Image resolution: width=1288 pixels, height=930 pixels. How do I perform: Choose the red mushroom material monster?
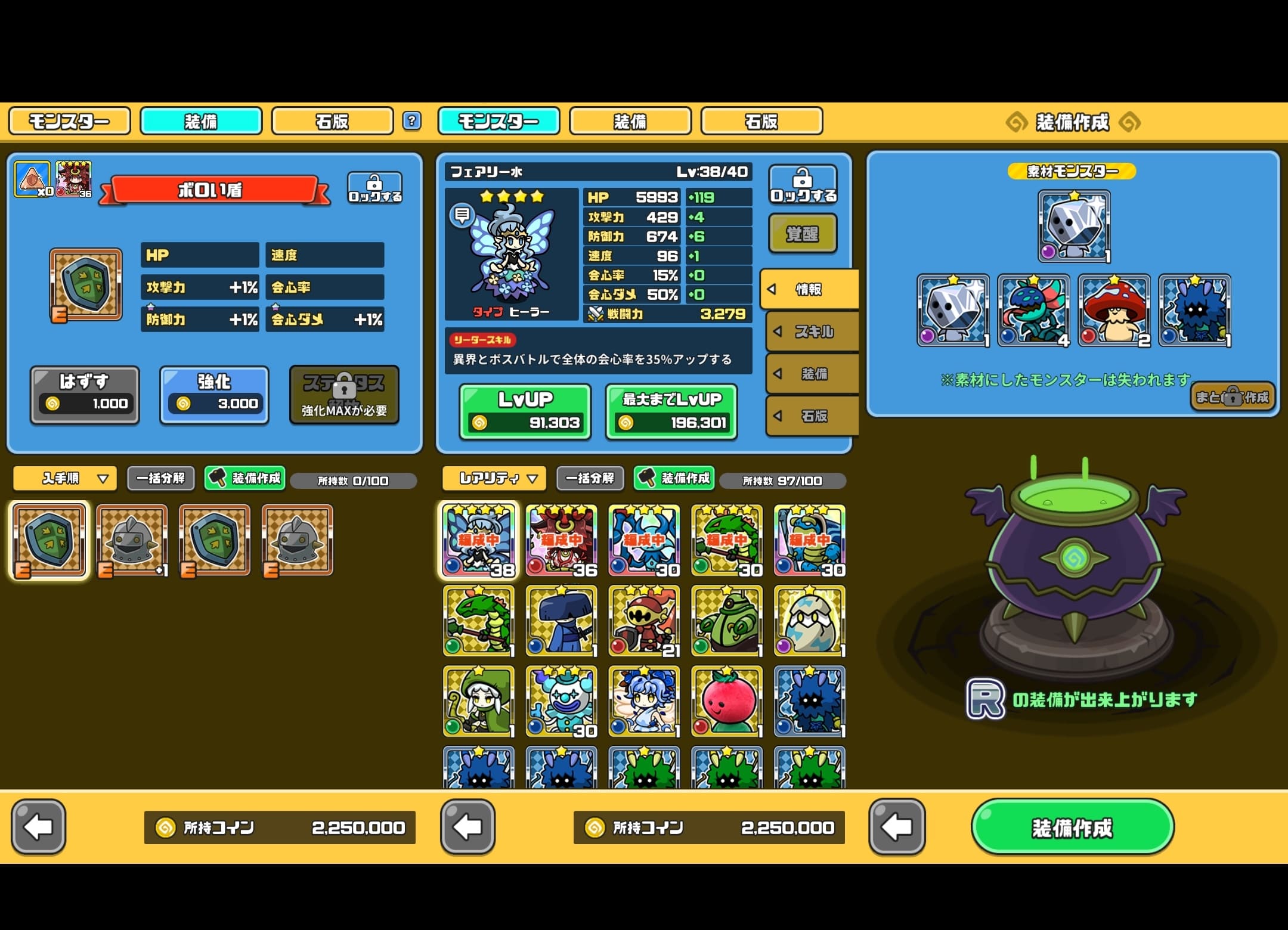click(1114, 310)
